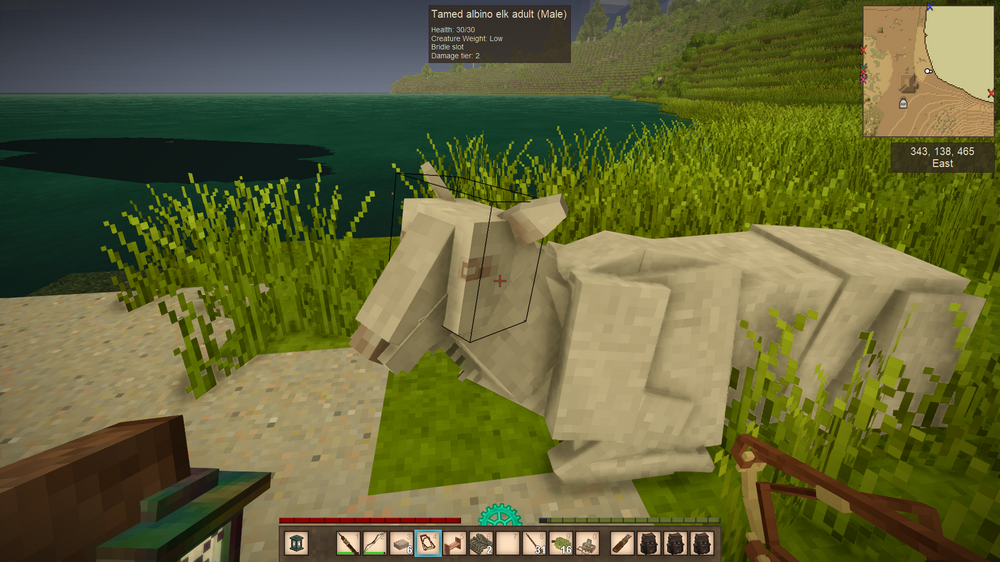Screen dimensions: 1000x562
Task: Click the blue X marker on the minimap
Action: [929, 7]
